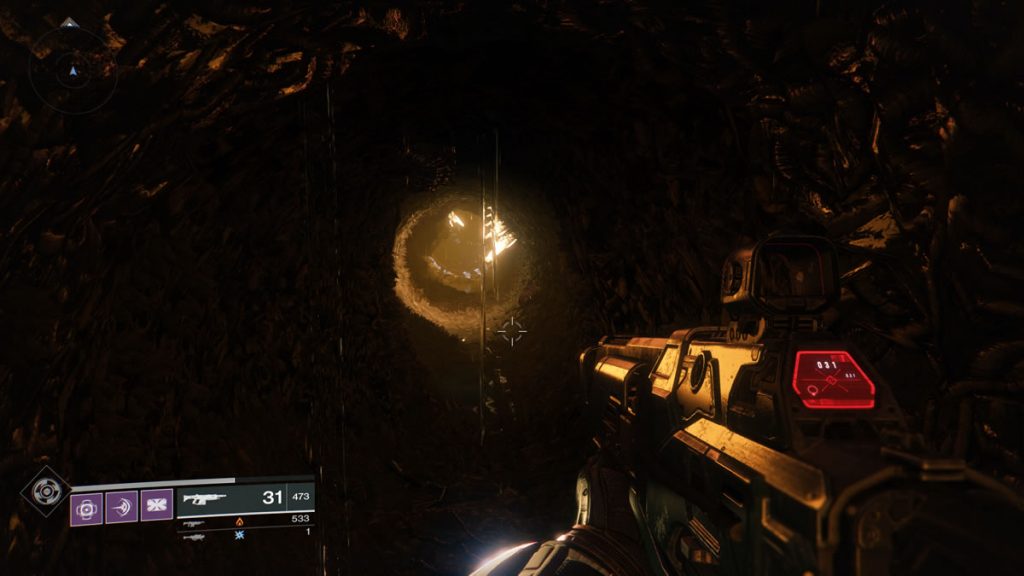Use the grenade ability icon
This screenshot has width=1024, height=576.
pos(87,507)
